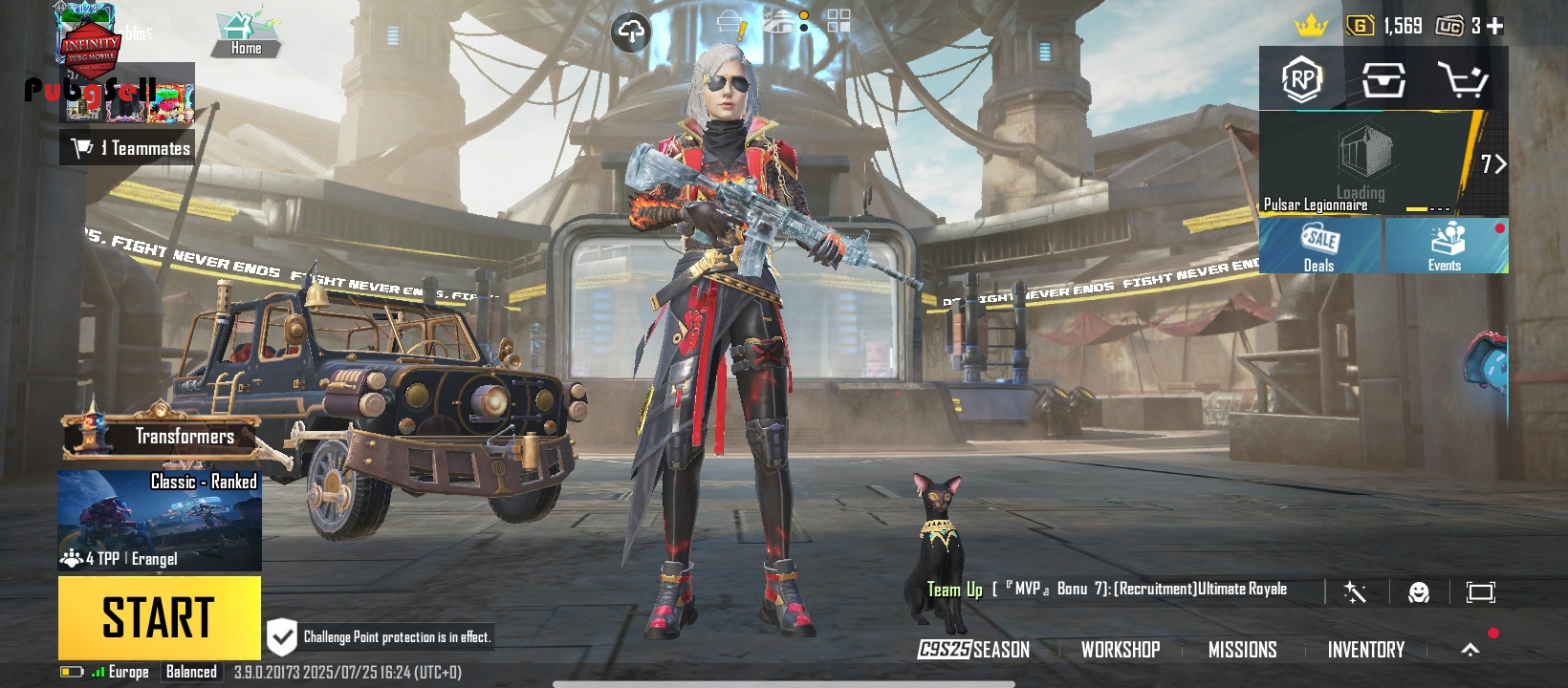Open the shopping cart shop
Image resolution: width=1568 pixels, height=688 pixels.
pos(1463,80)
